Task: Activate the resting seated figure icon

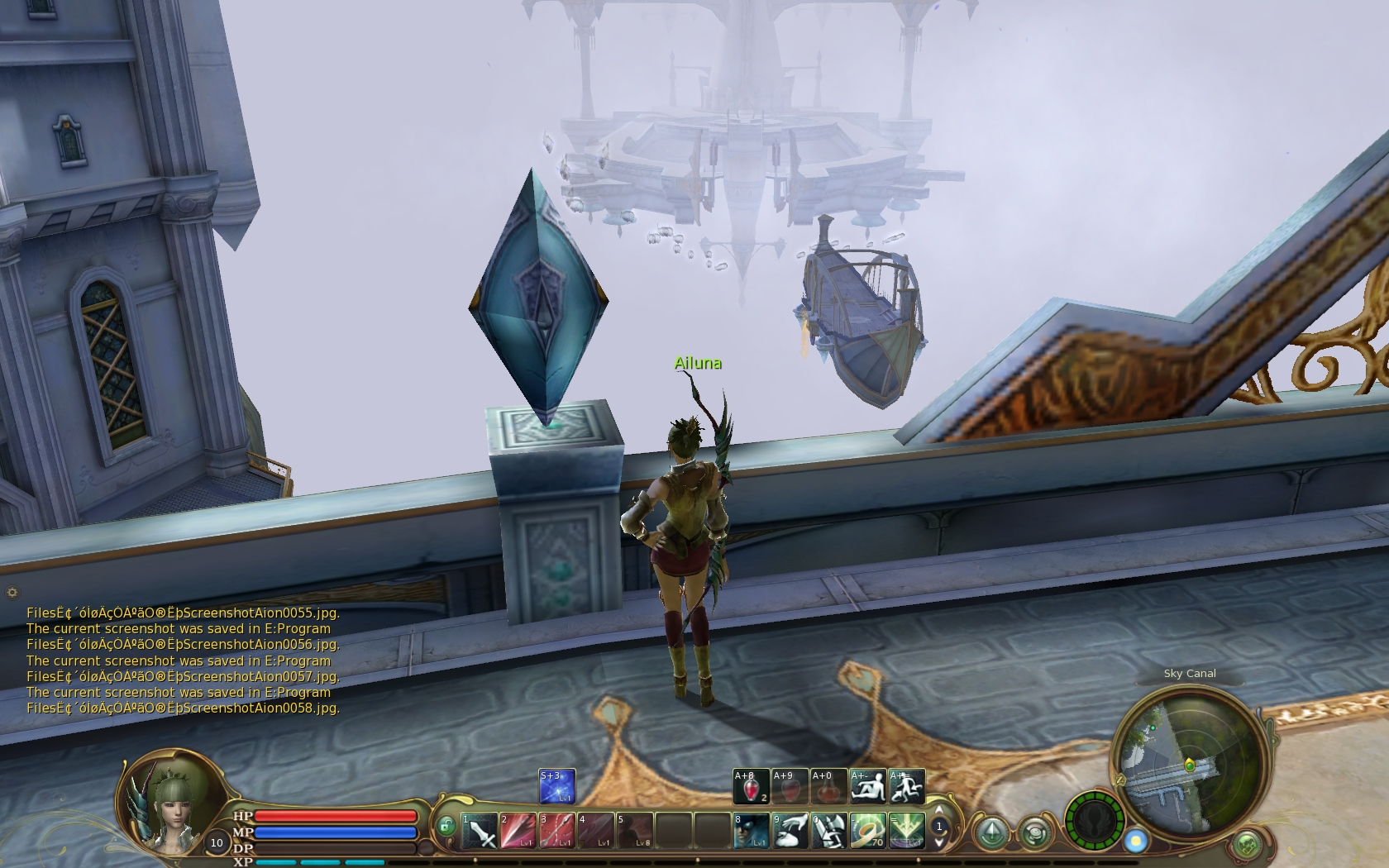Action: pyautogui.click(x=867, y=786)
